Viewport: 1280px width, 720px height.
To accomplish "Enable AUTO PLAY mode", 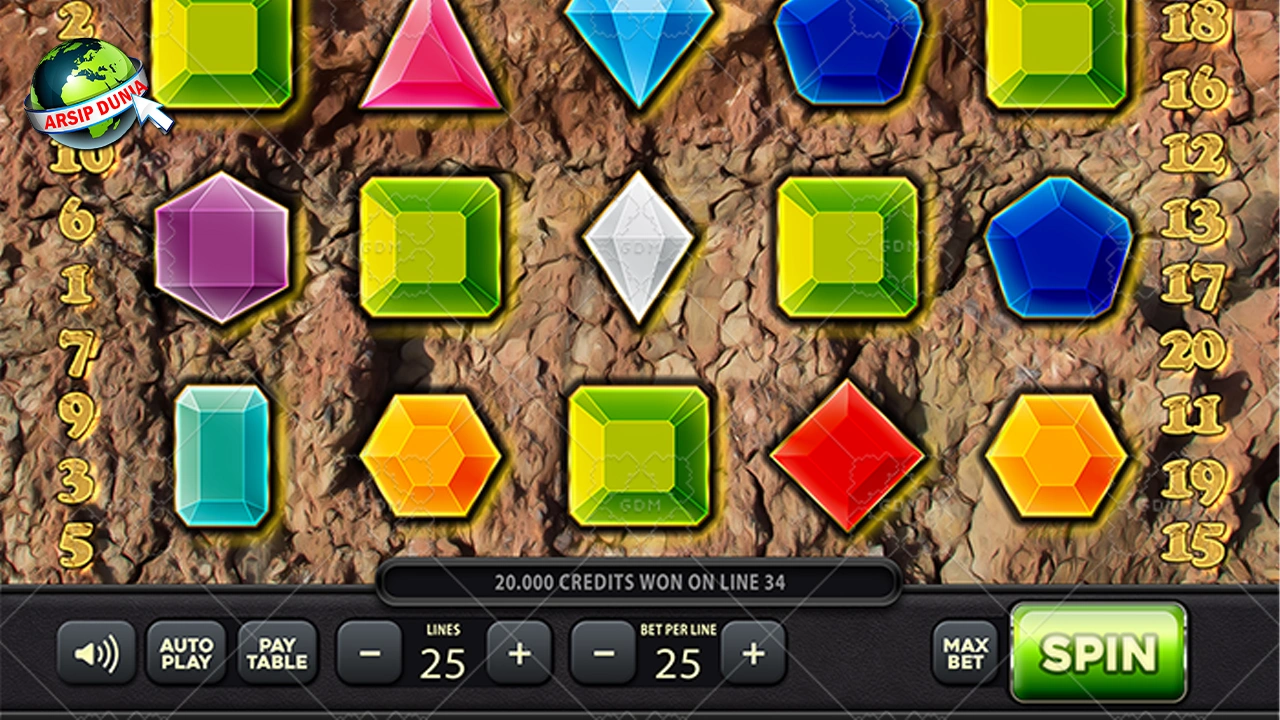I will point(186,653).
